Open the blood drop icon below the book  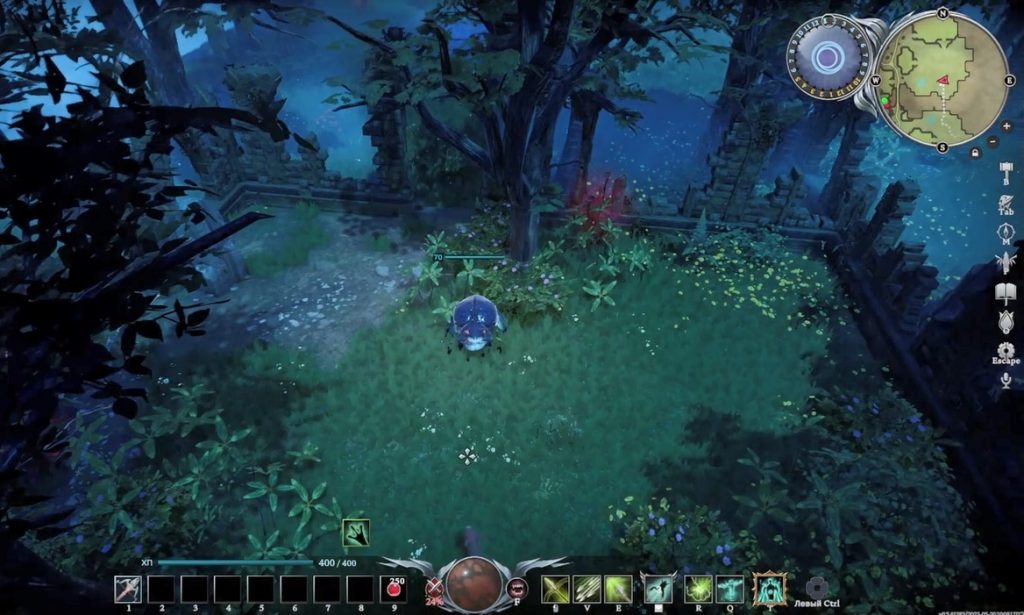1006,321
